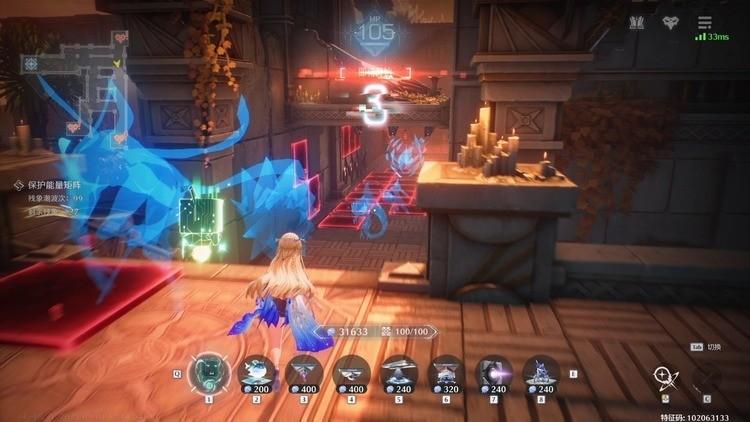Choose the 320-cost trap in slot 6
This screenshot has height=422, width=750.
coord(446,371)
